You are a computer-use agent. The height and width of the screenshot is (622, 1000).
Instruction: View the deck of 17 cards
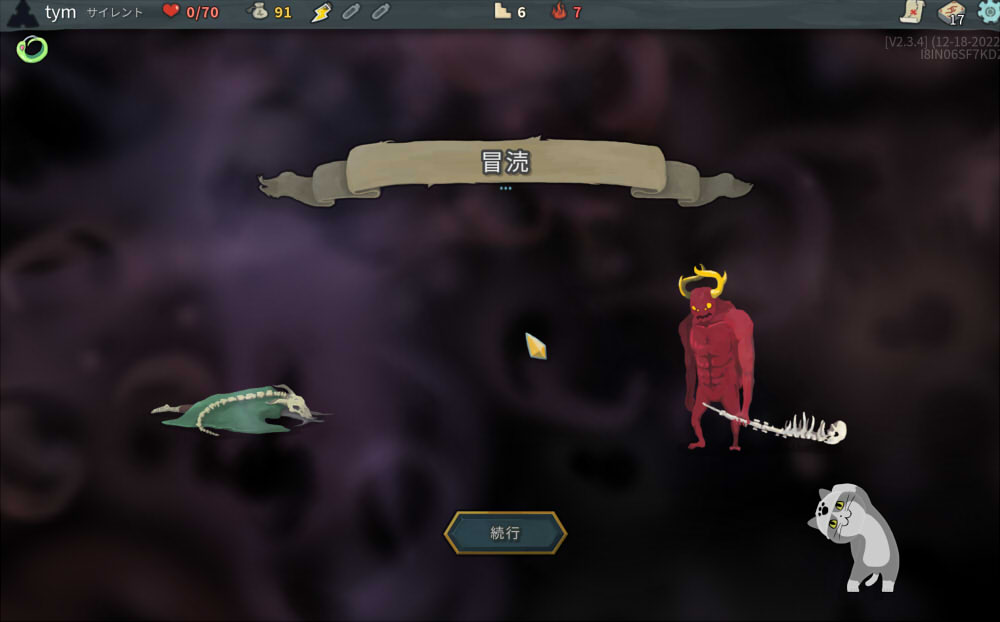click(x=951, y=12)
